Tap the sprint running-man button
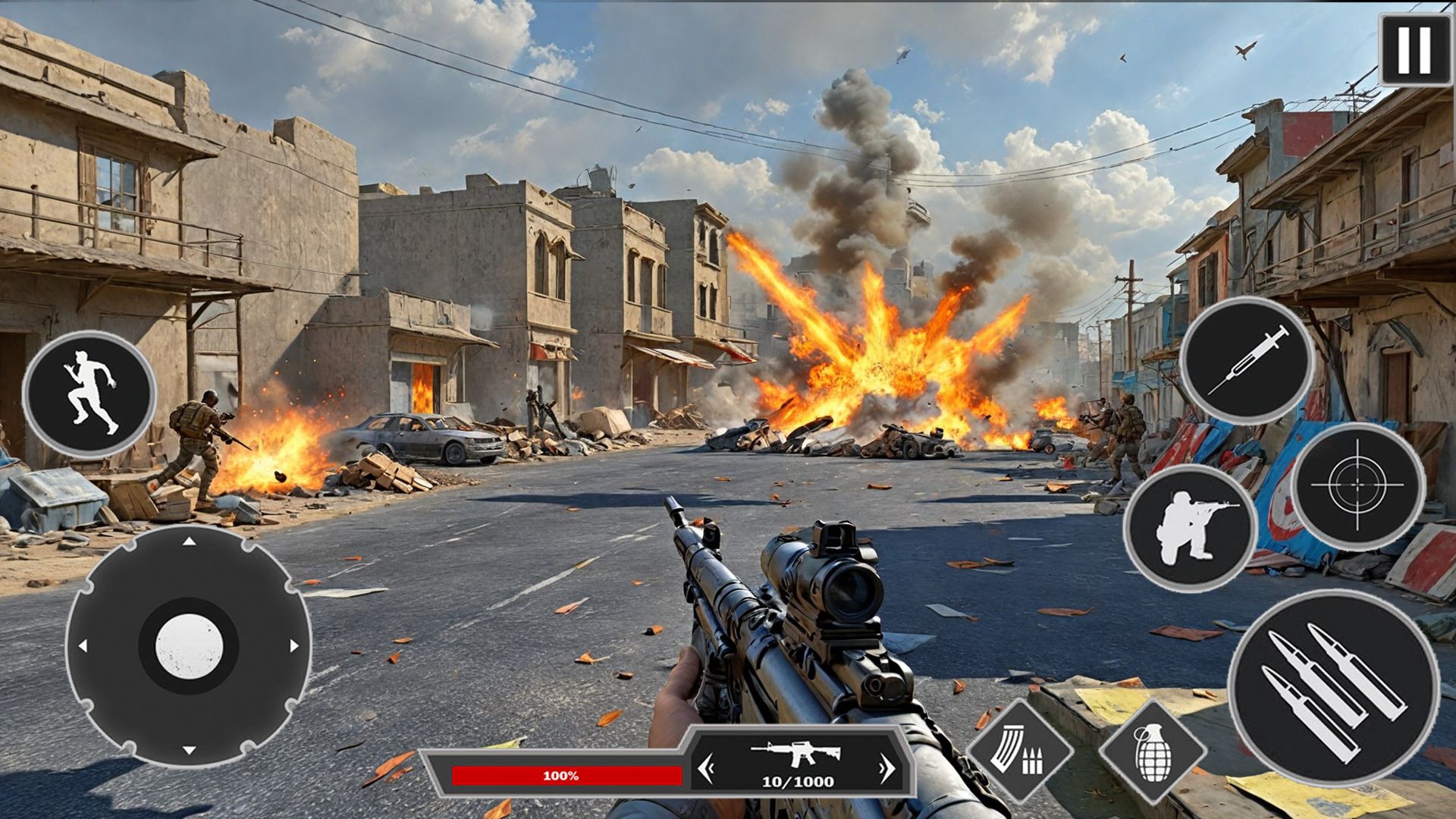The image size is (1456, 819). click(x=89, y=394)
